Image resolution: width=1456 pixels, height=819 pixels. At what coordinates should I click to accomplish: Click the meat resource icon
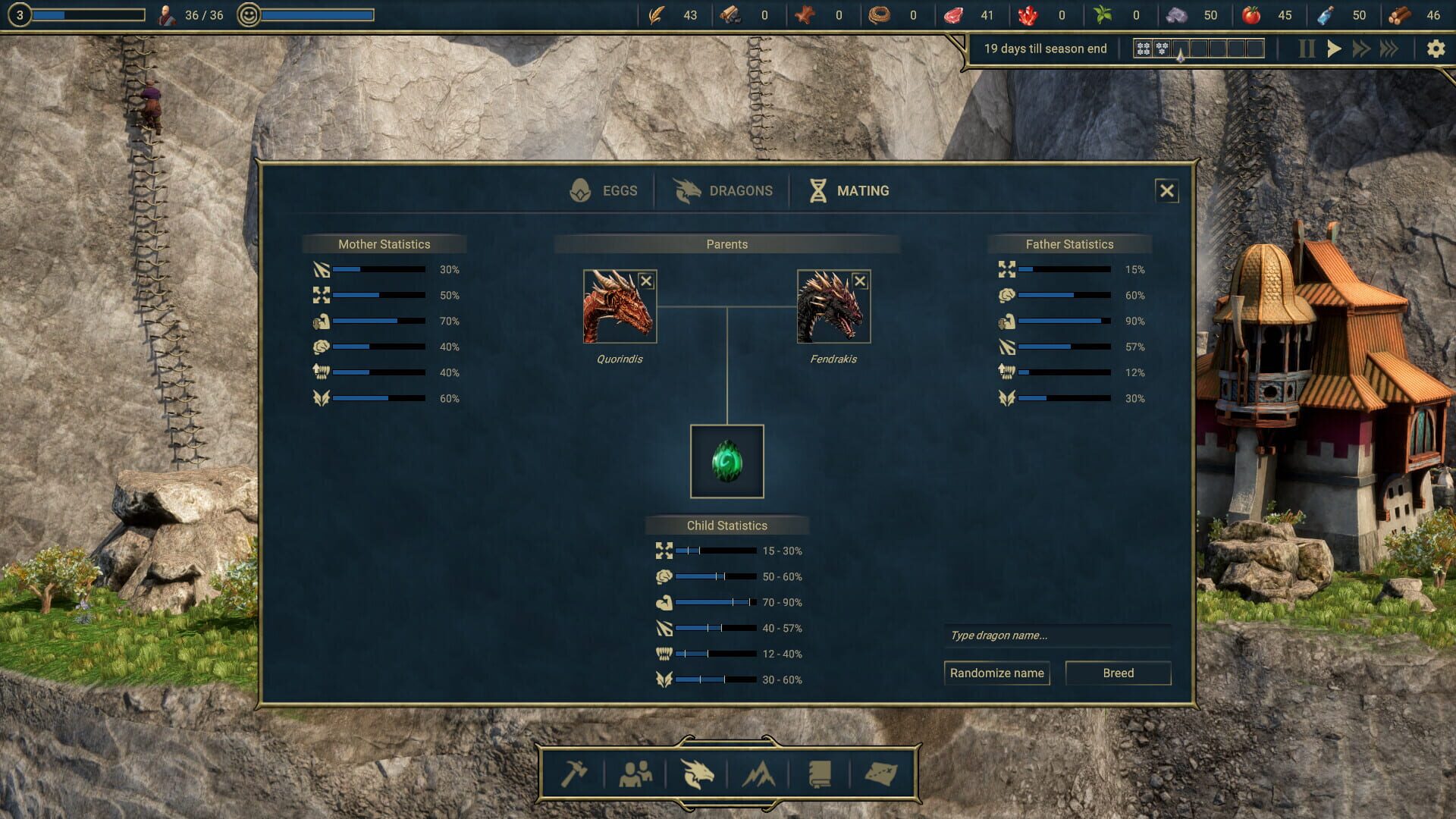pyautogui.click(x=953, y=14)
